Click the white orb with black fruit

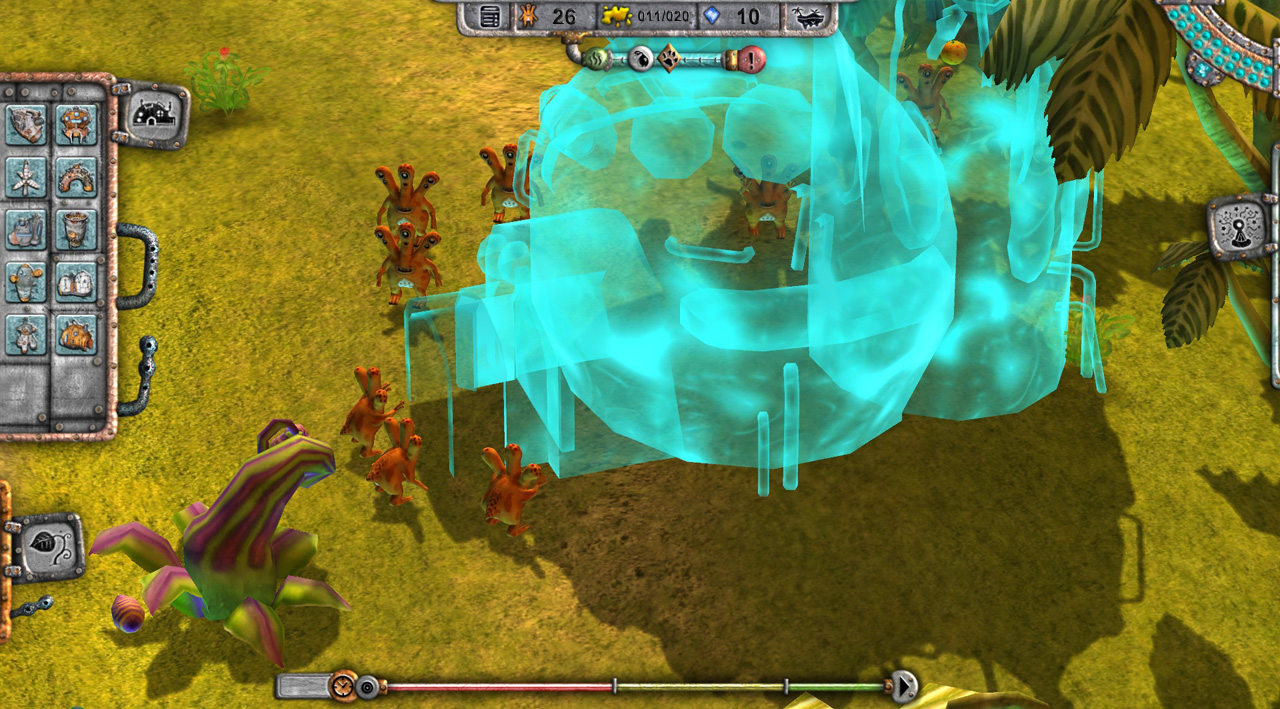640,59
